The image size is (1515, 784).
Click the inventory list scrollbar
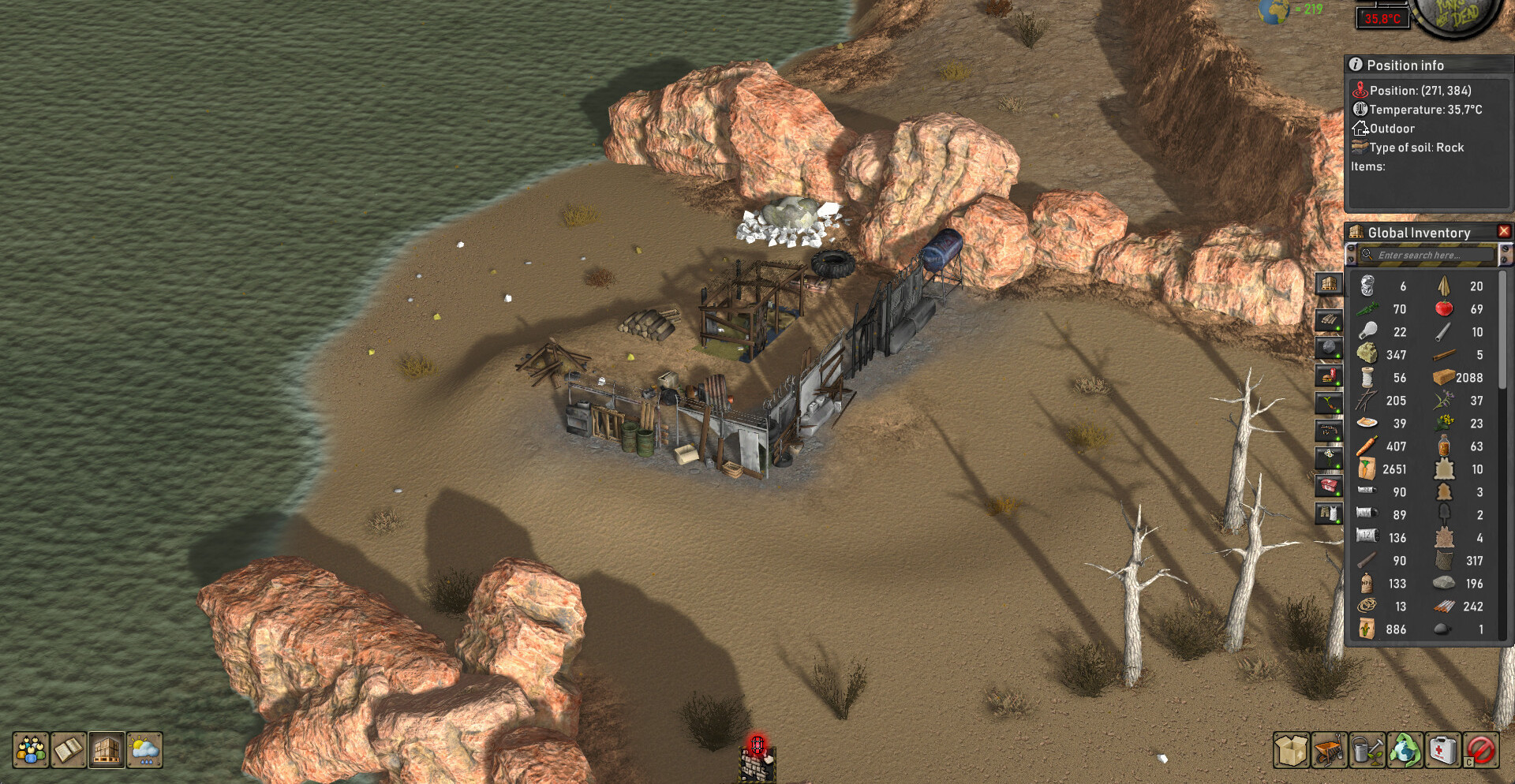pyautogui.click(x=1502, y=331)
